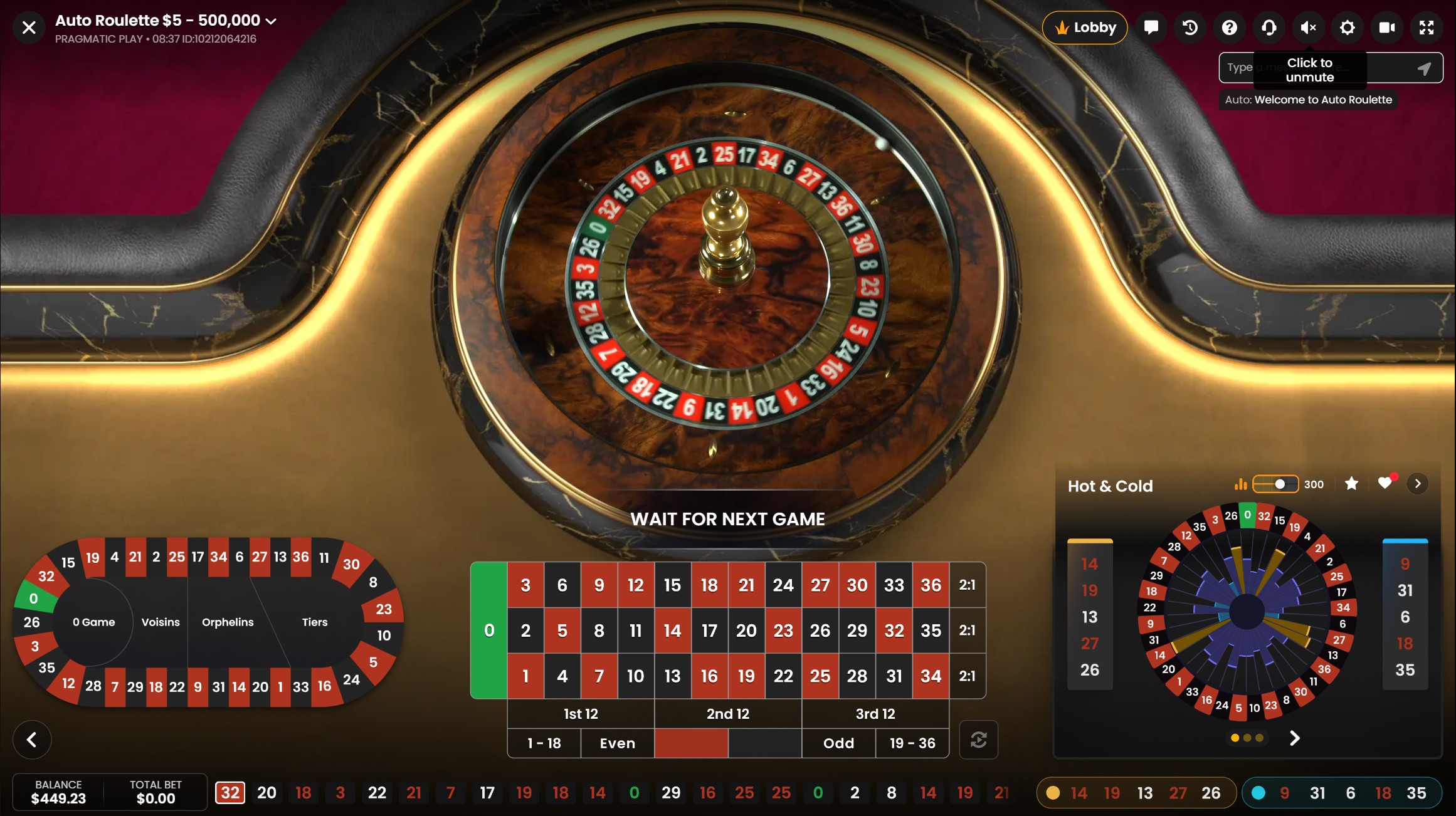Open the game settings gear
This screenshot has height=816, width=1456.
[1348, 27]
